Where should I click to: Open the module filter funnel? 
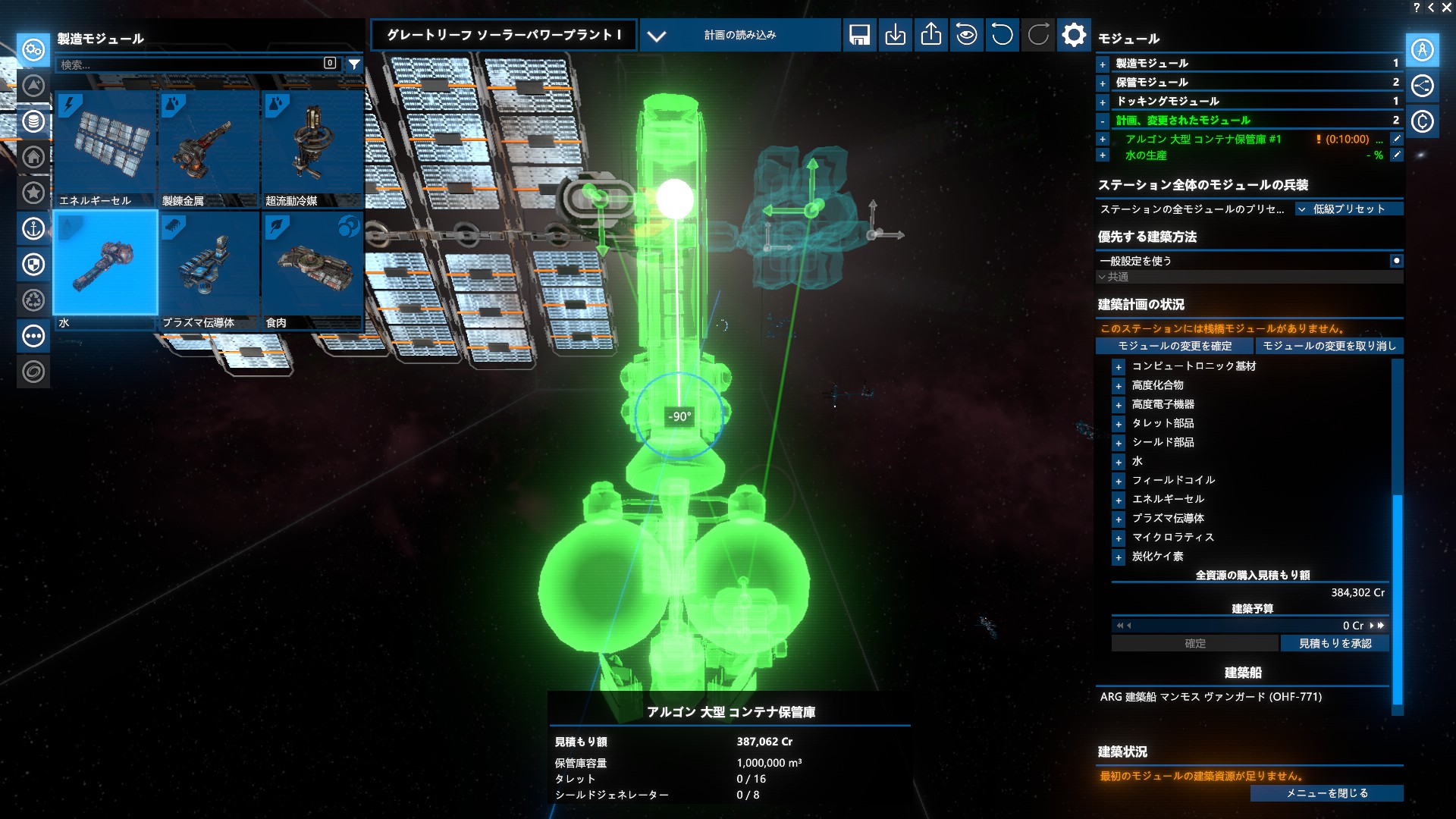click(x=354, y=64)
